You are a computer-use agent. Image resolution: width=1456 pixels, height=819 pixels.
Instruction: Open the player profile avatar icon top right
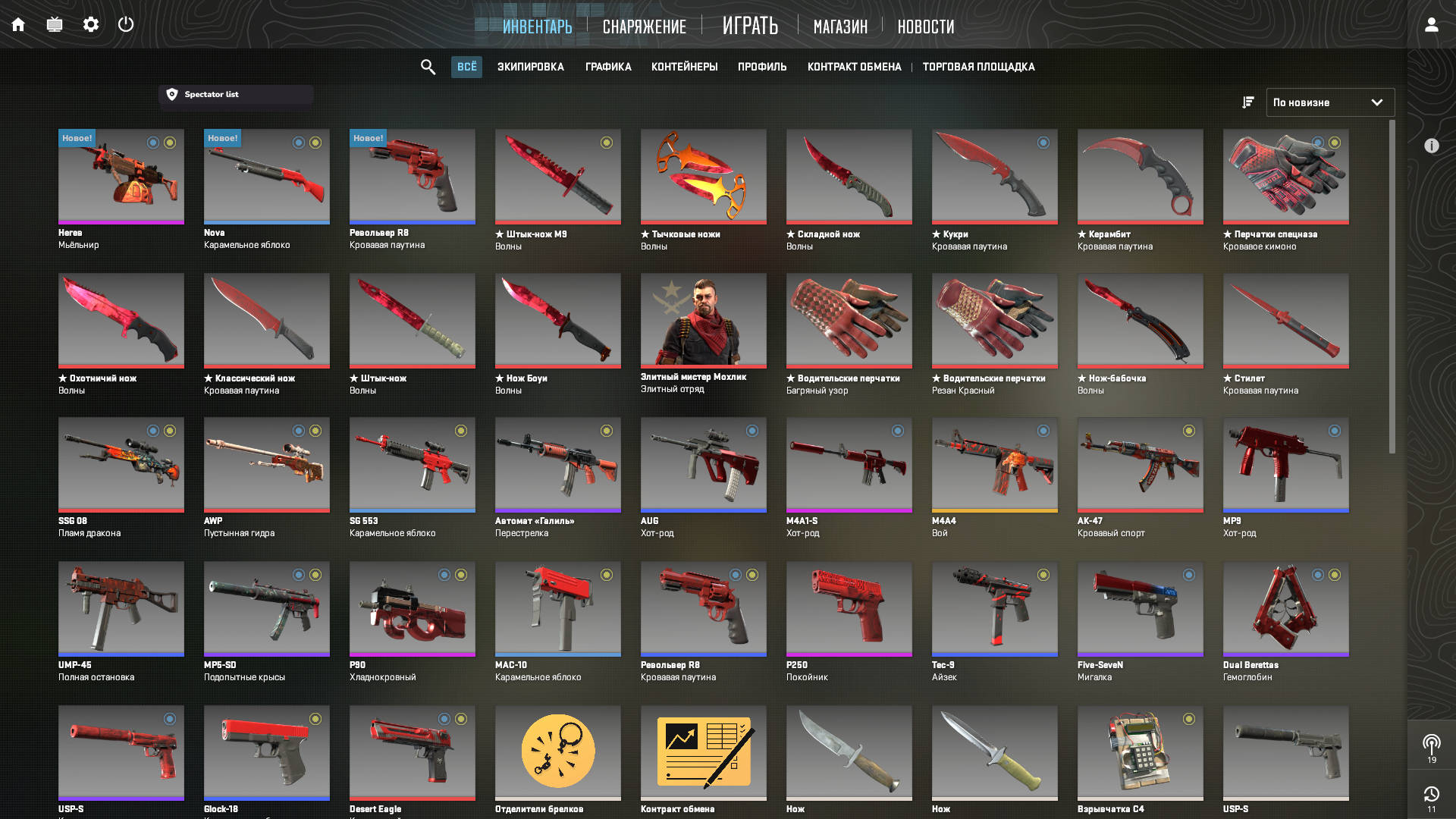(x=1431, y=24)
